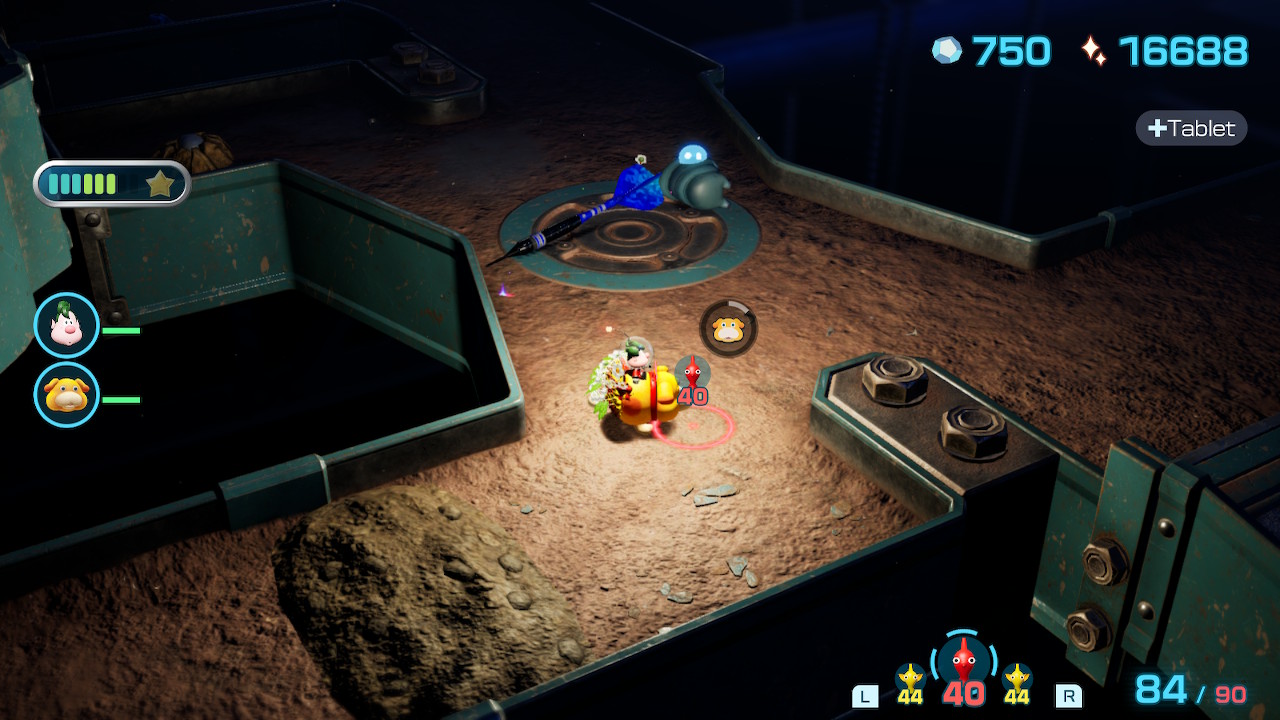Click the floating Oatchi bubble with ring gauge
This screenshot has width=1280, height=720.
tap(728, 328)
